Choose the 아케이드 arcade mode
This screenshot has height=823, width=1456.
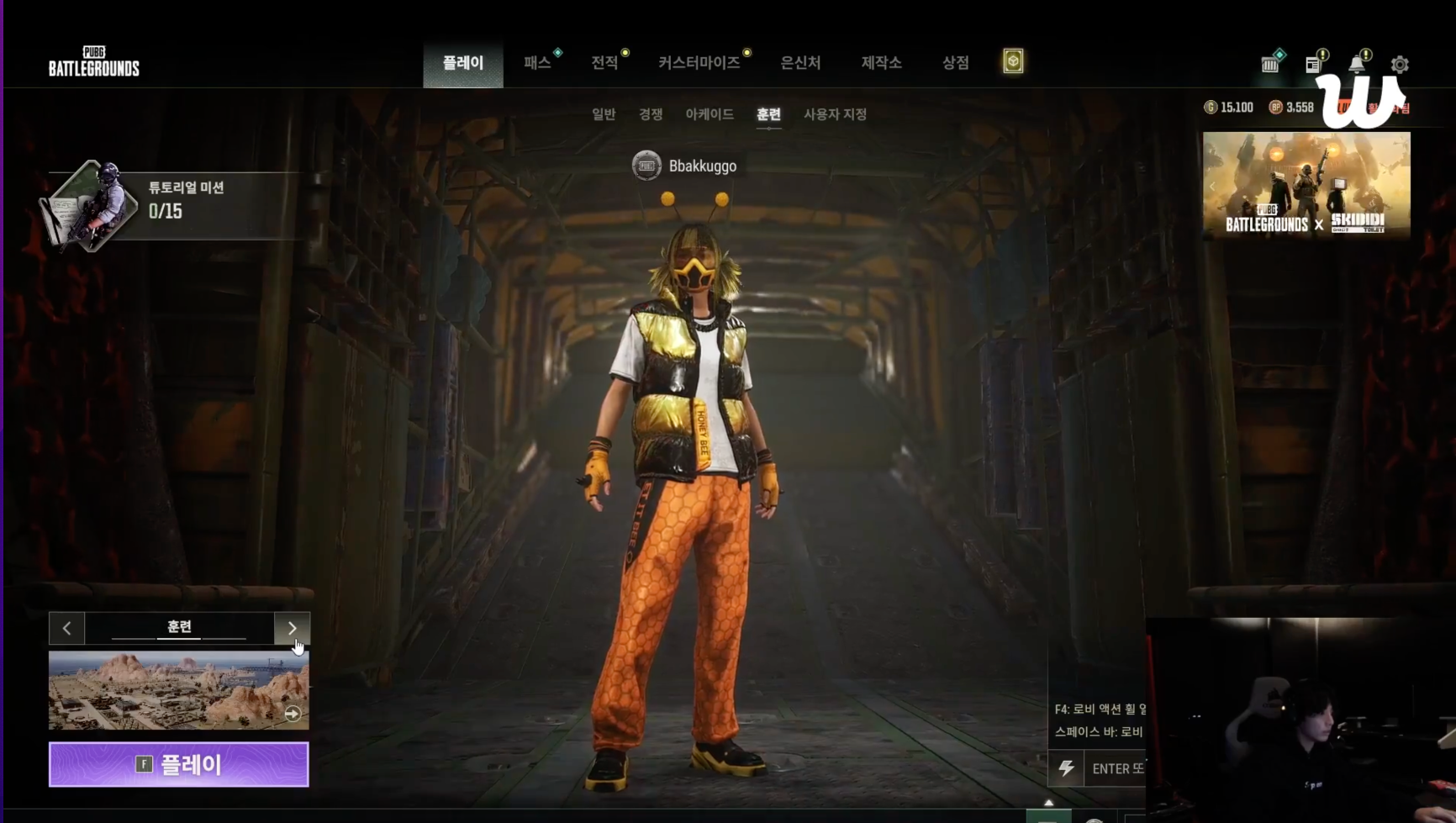(710, 114)
